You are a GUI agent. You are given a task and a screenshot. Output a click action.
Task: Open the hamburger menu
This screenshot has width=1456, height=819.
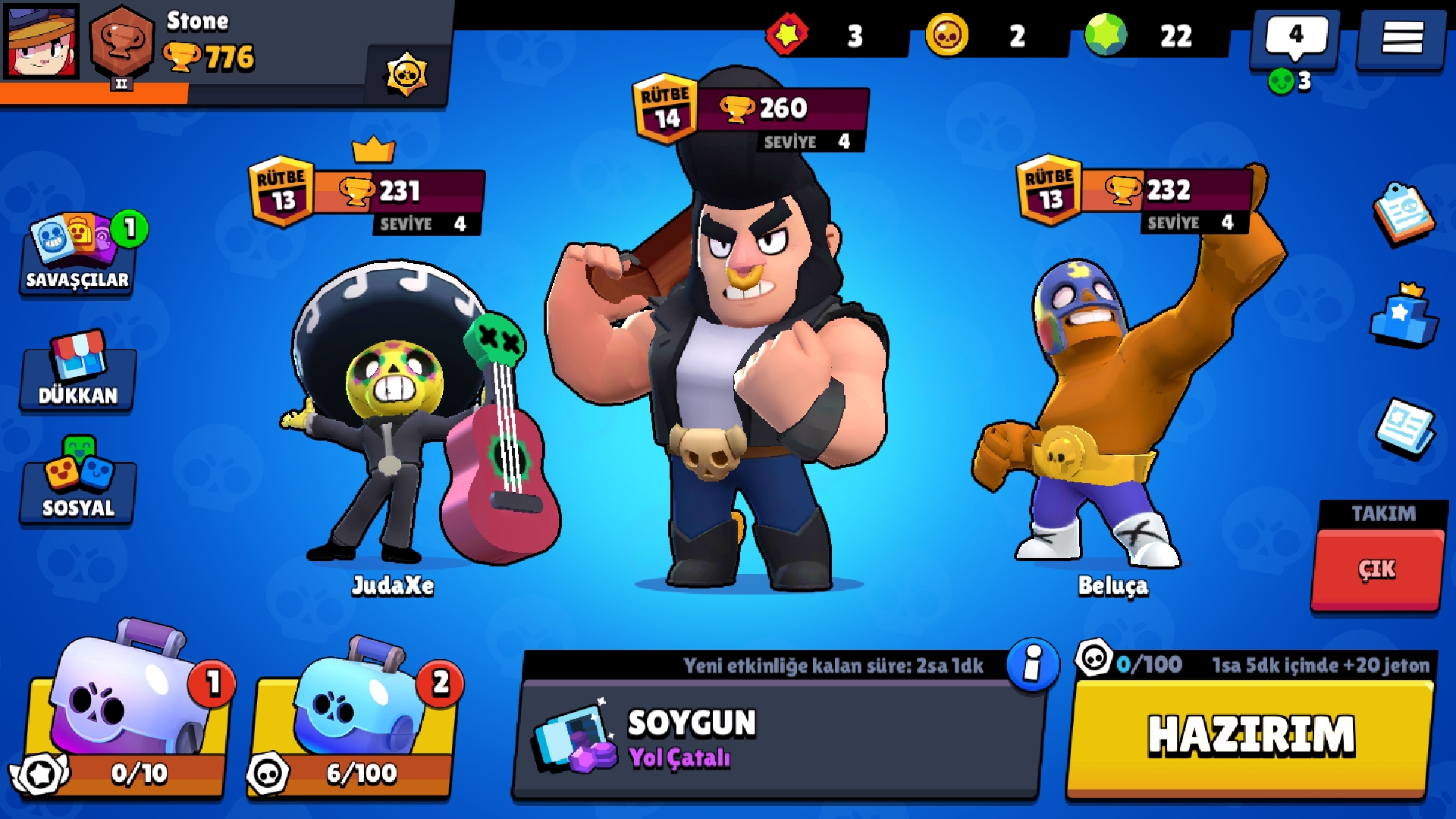click(x=1401, y=38)
